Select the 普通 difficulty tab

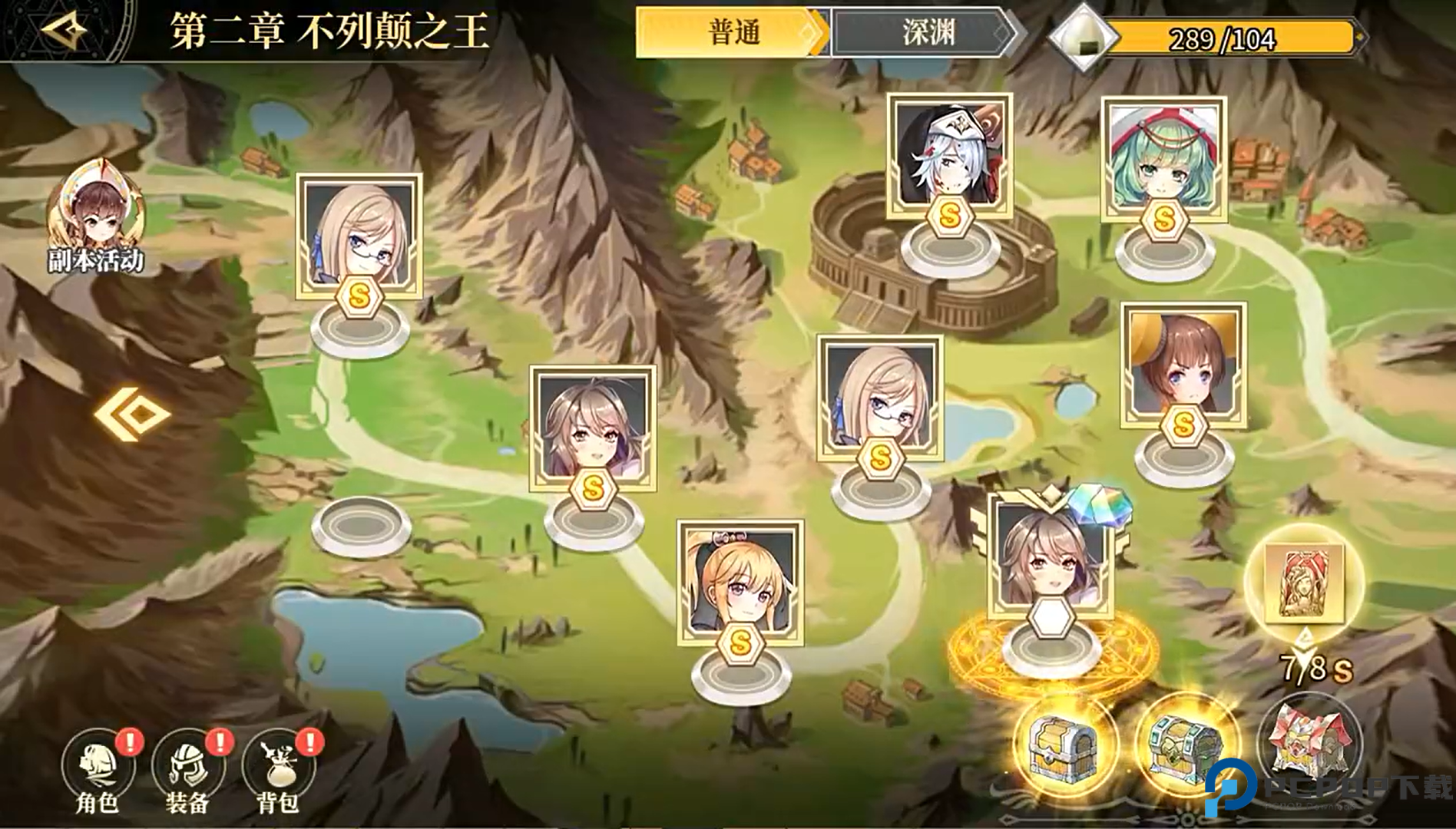pyautogui.click(x=735, y=34)
